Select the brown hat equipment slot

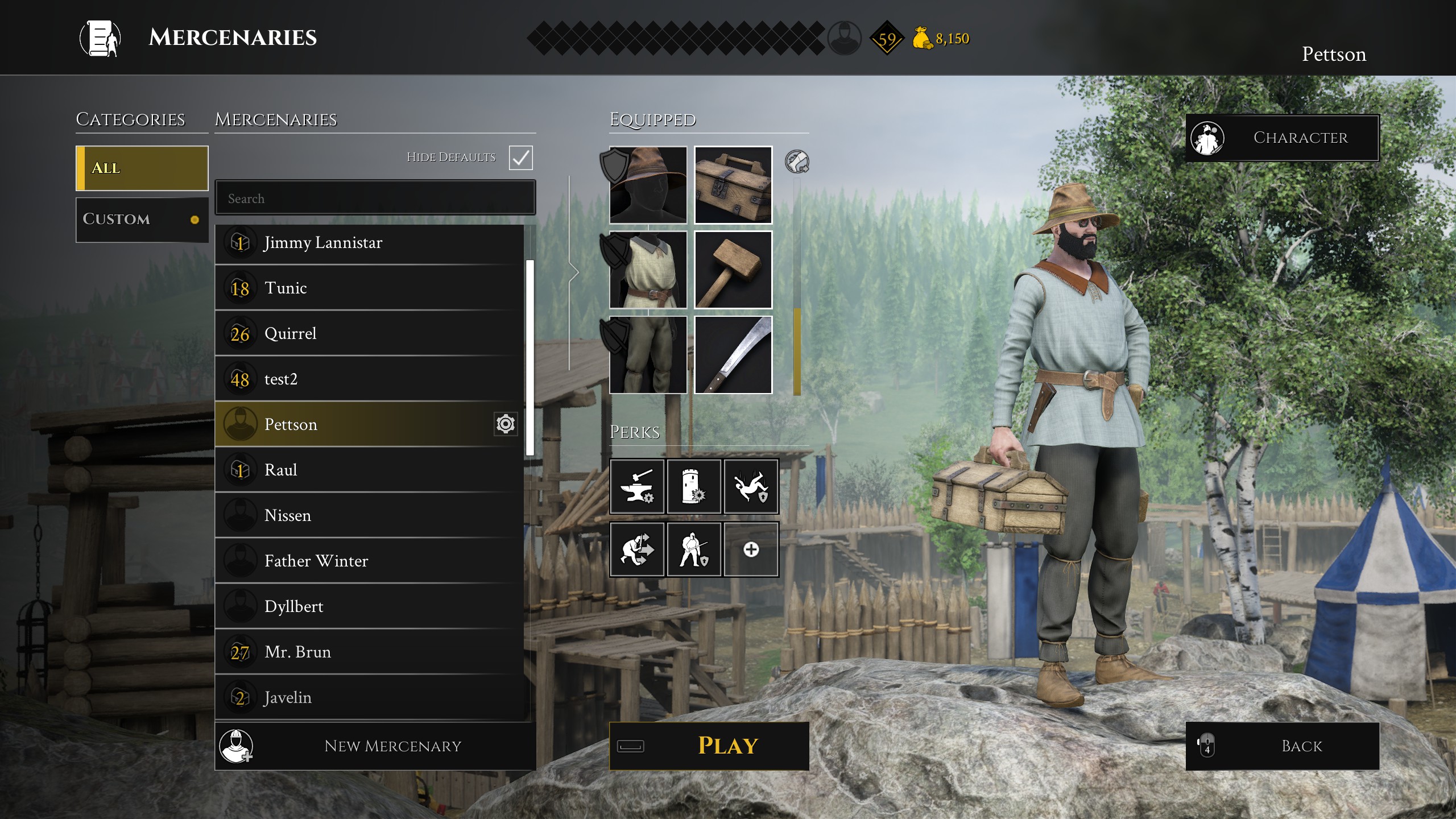pos(648,185)
